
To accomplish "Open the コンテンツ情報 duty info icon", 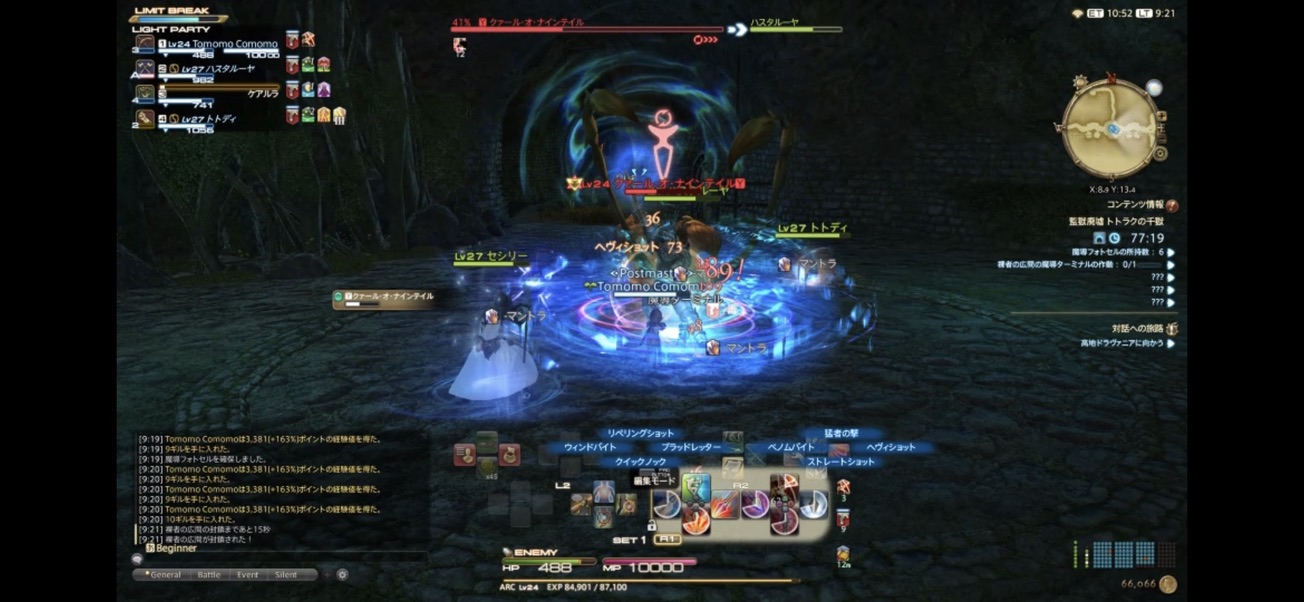I will pos(1171,205).
